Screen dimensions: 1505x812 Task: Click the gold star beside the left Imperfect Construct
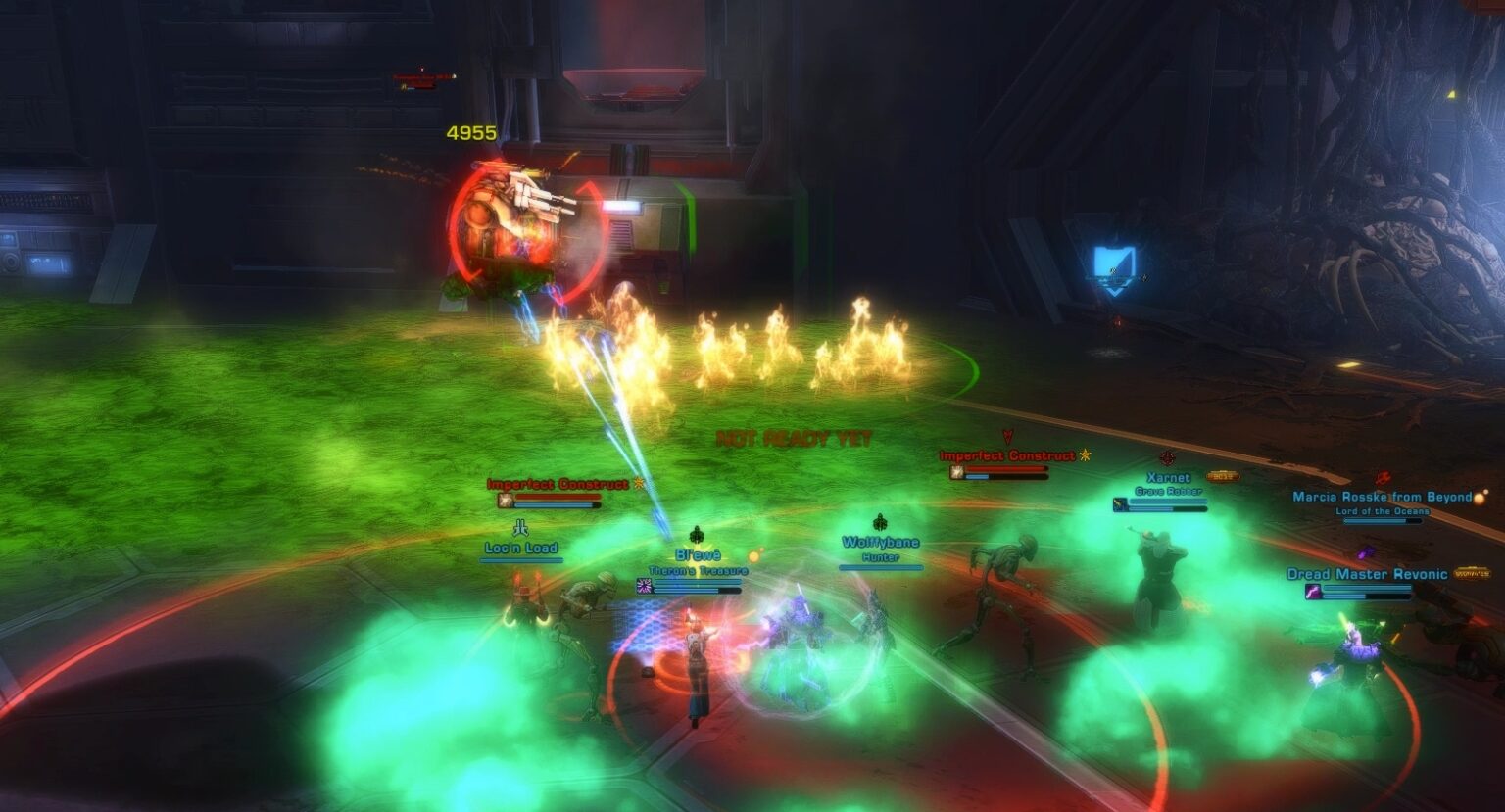tap(637, 484)
